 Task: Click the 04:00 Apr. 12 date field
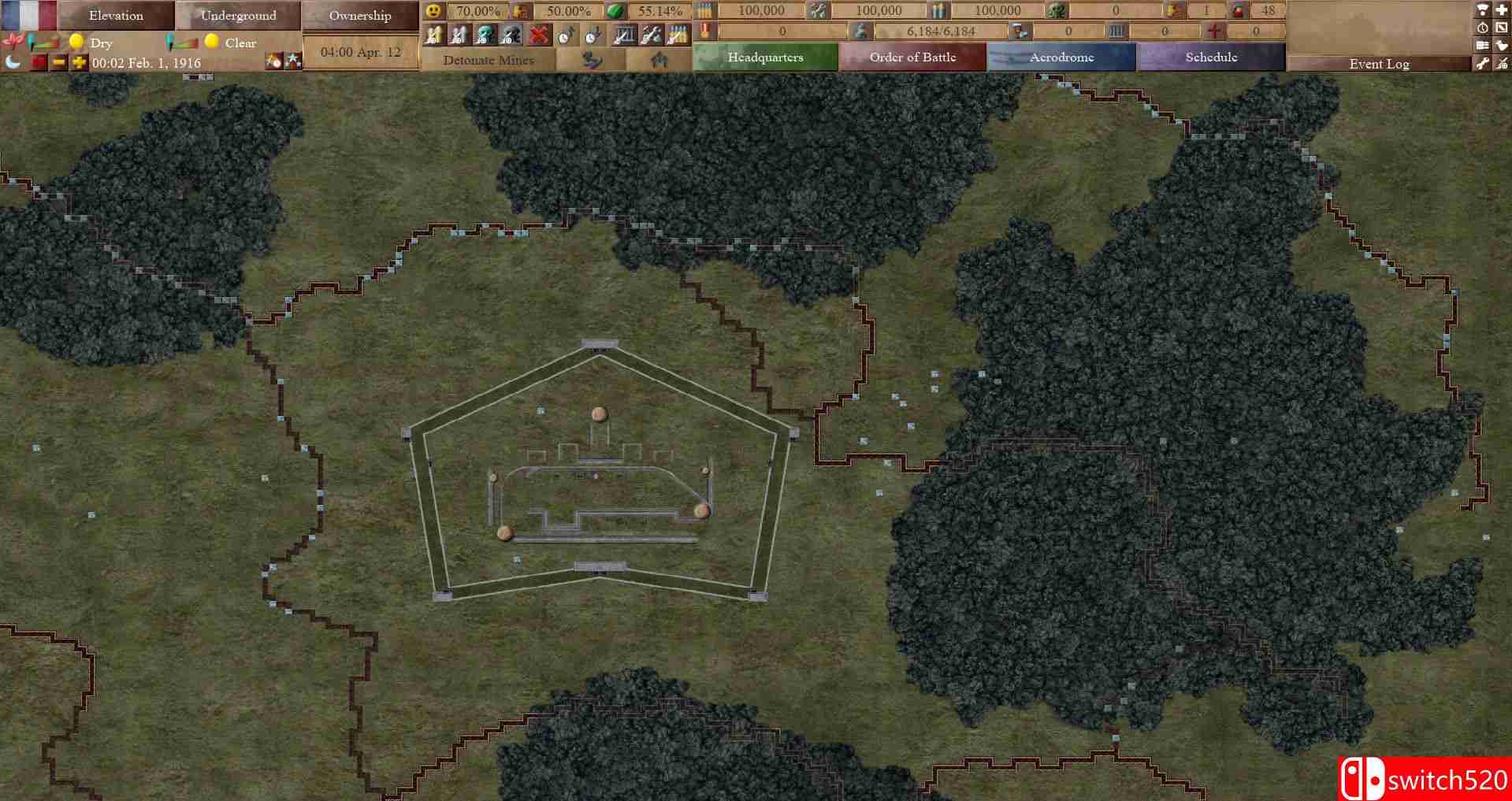click(360, 51)
